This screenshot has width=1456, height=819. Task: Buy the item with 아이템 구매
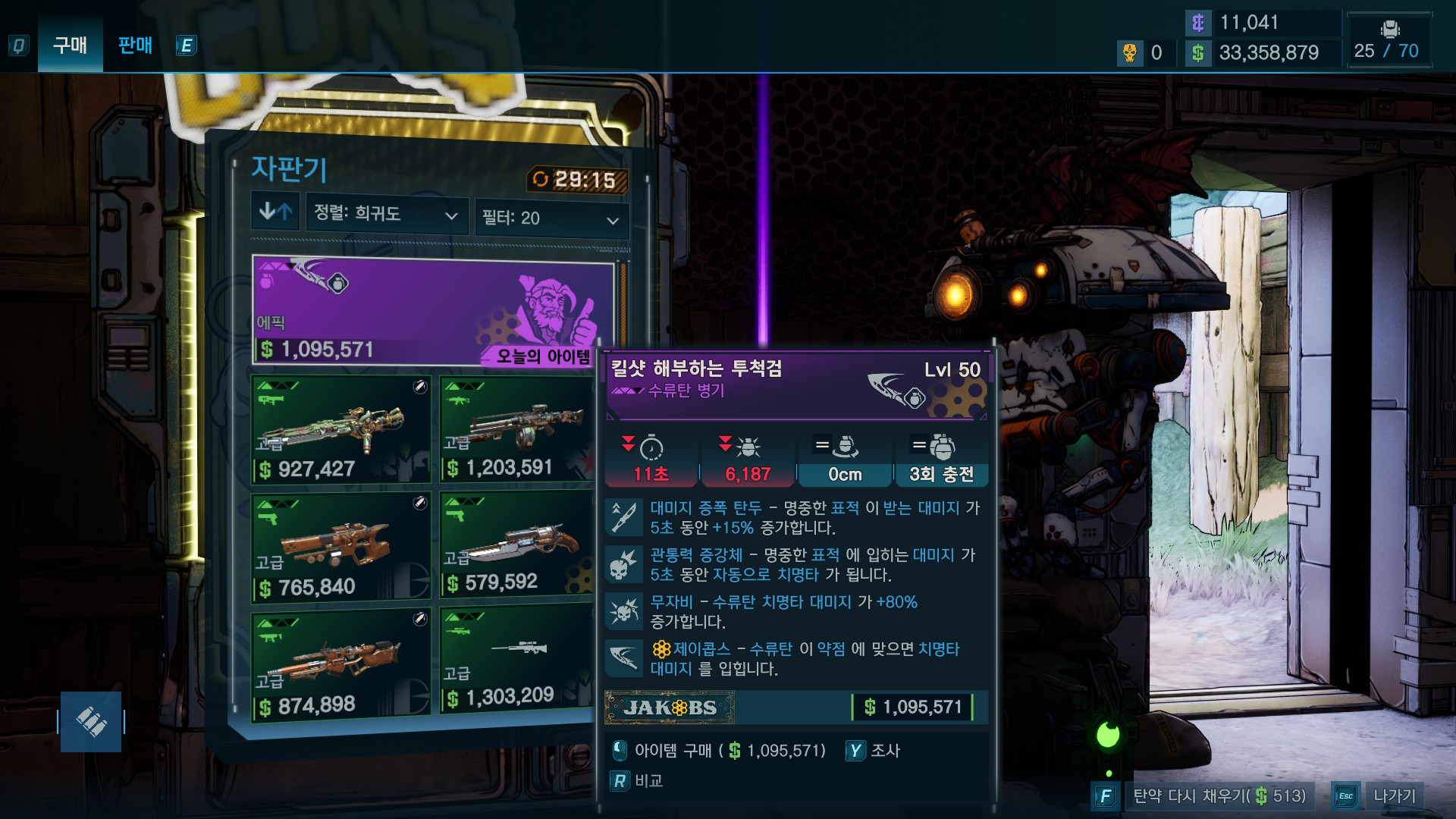[719, 751]
